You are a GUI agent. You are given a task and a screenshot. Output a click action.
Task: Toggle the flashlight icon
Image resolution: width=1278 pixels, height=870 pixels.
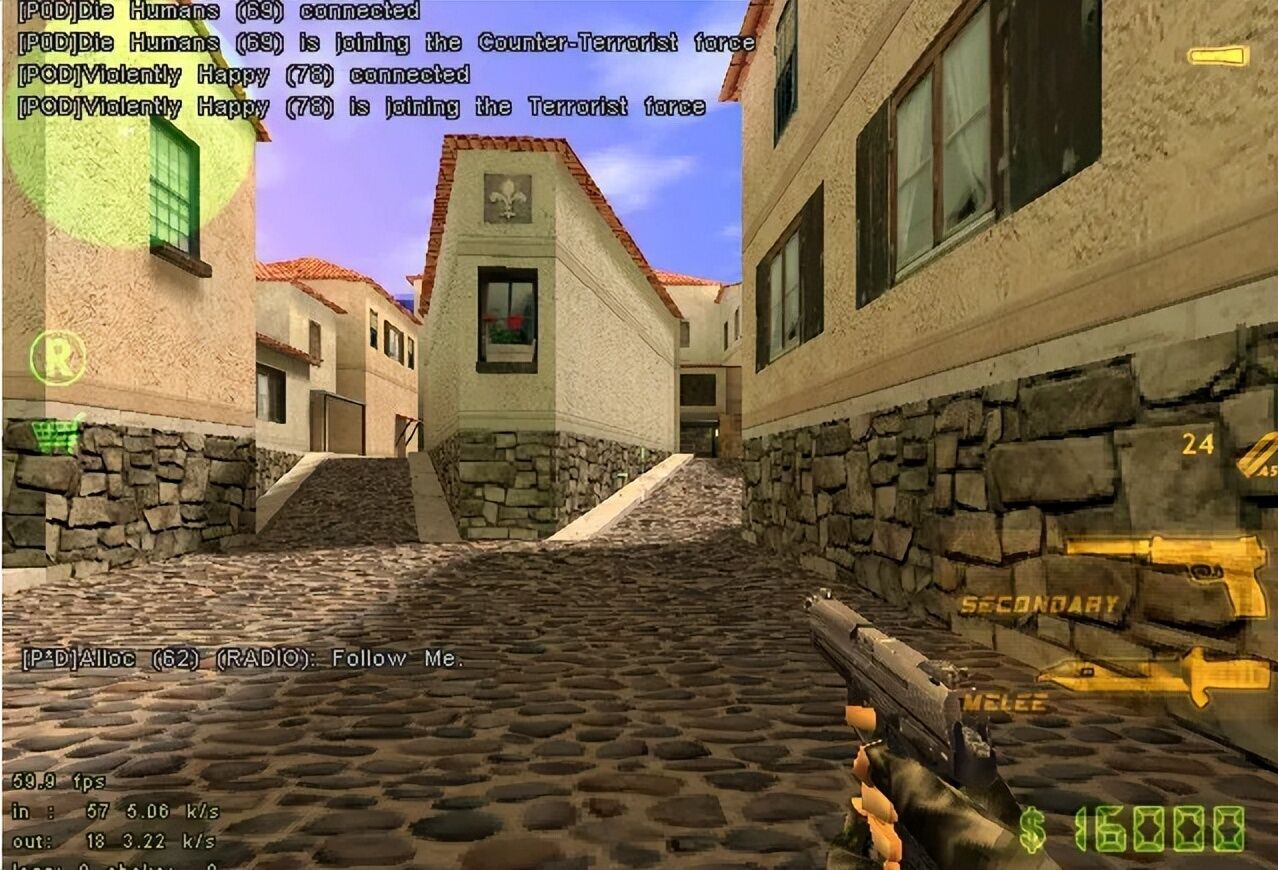pyautogui.click(x=1218, y=55)
